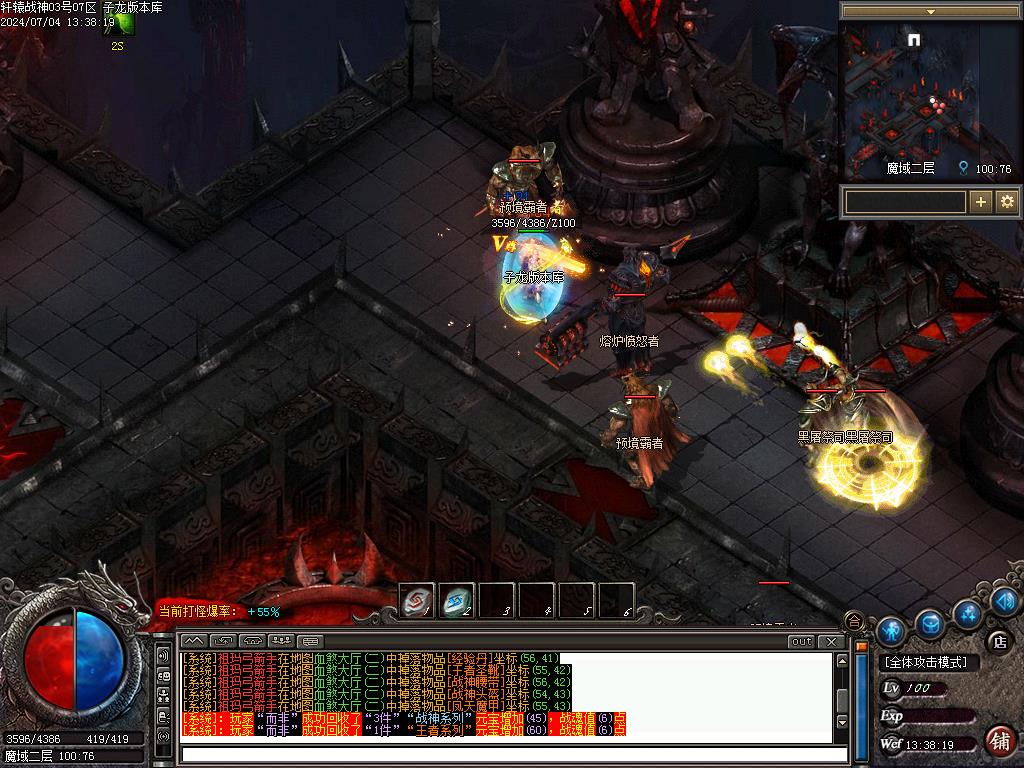Image resolution: width=1024 pixels, height=768 pixels.
Task: Open the red 铺 stall button
Action: tap(998, 740)
